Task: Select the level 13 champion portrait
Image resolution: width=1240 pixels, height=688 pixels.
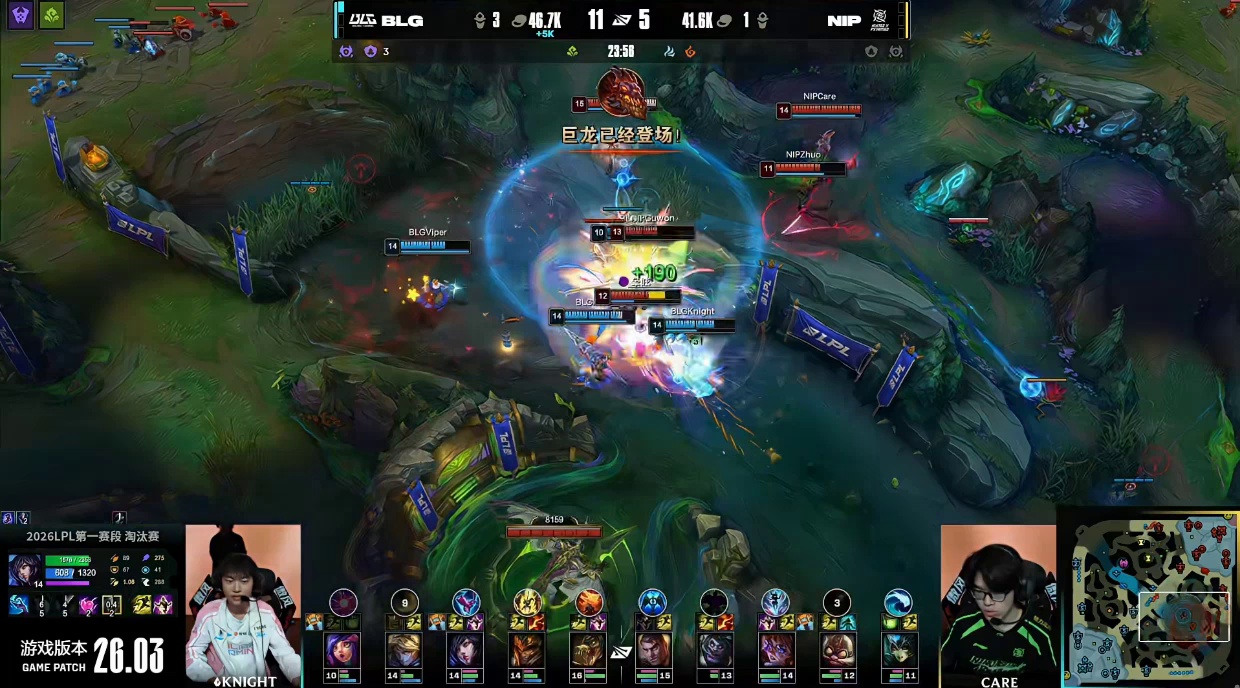Action: pos(714,651)
